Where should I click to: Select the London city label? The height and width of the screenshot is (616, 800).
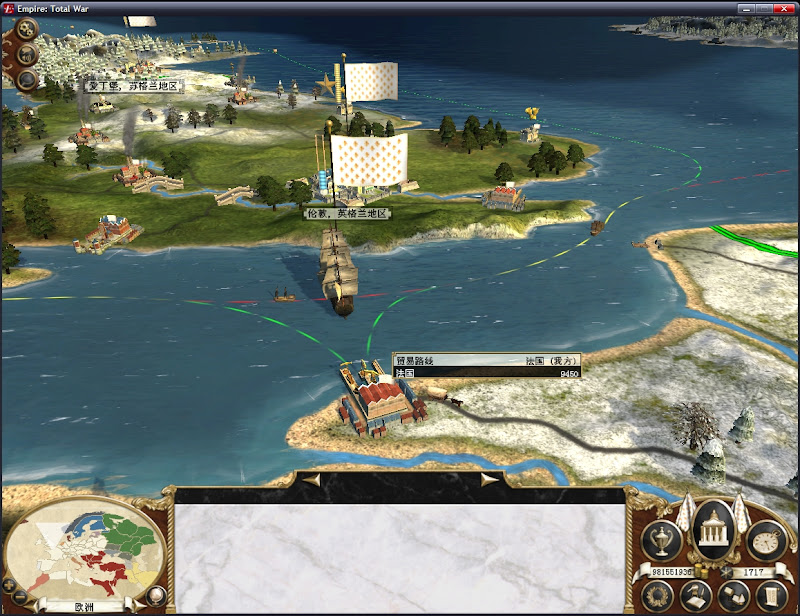[347, 213]
